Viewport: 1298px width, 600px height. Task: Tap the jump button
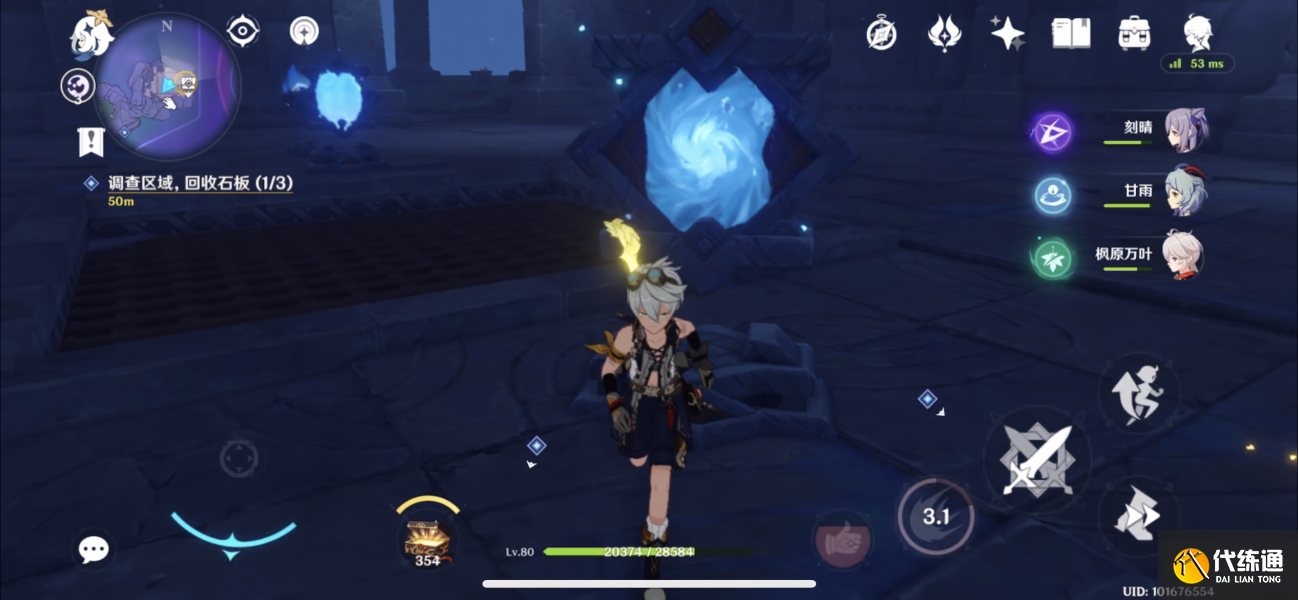tap(1138, 393)
